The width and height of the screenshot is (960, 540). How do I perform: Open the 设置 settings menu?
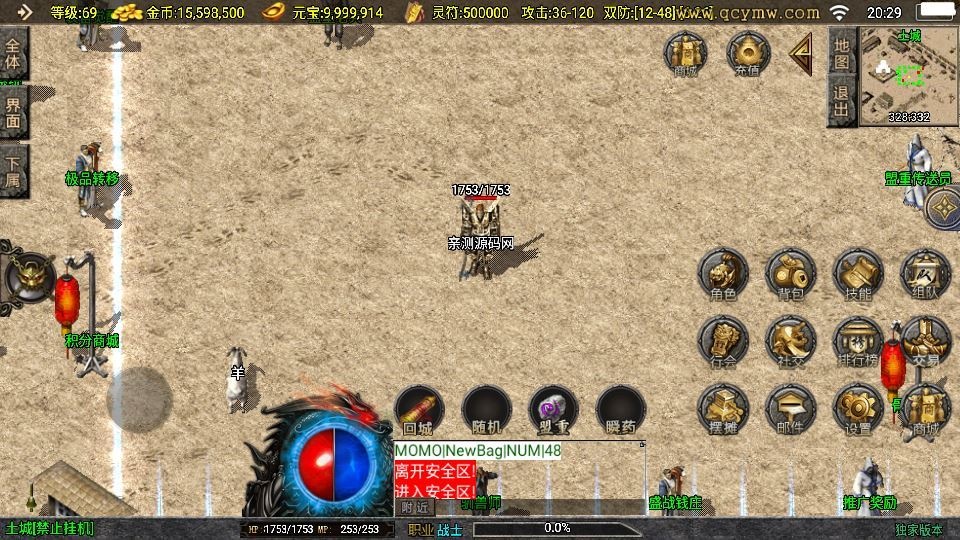[x=858, y=409]
